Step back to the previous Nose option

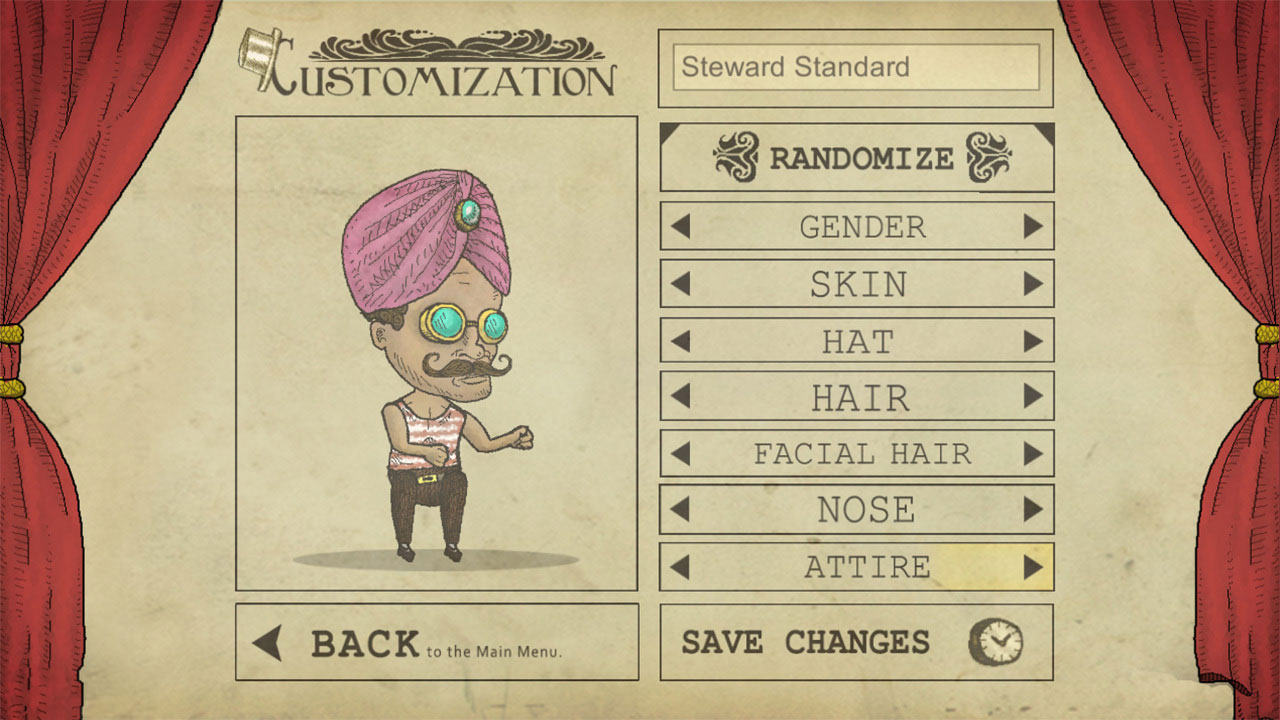coord(680,509)
